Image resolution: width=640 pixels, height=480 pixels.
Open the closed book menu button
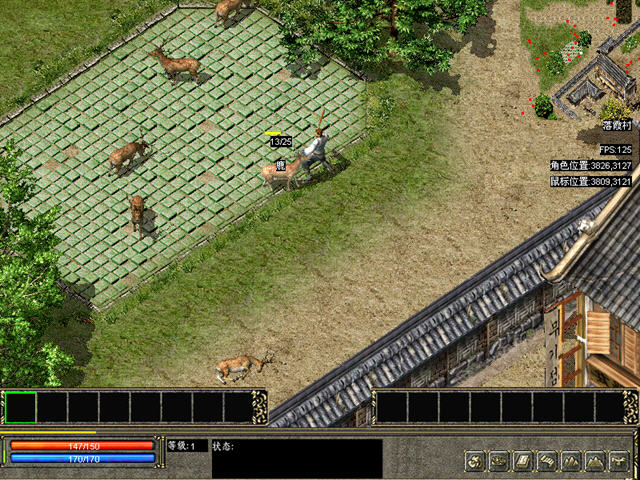coord(523,461)
